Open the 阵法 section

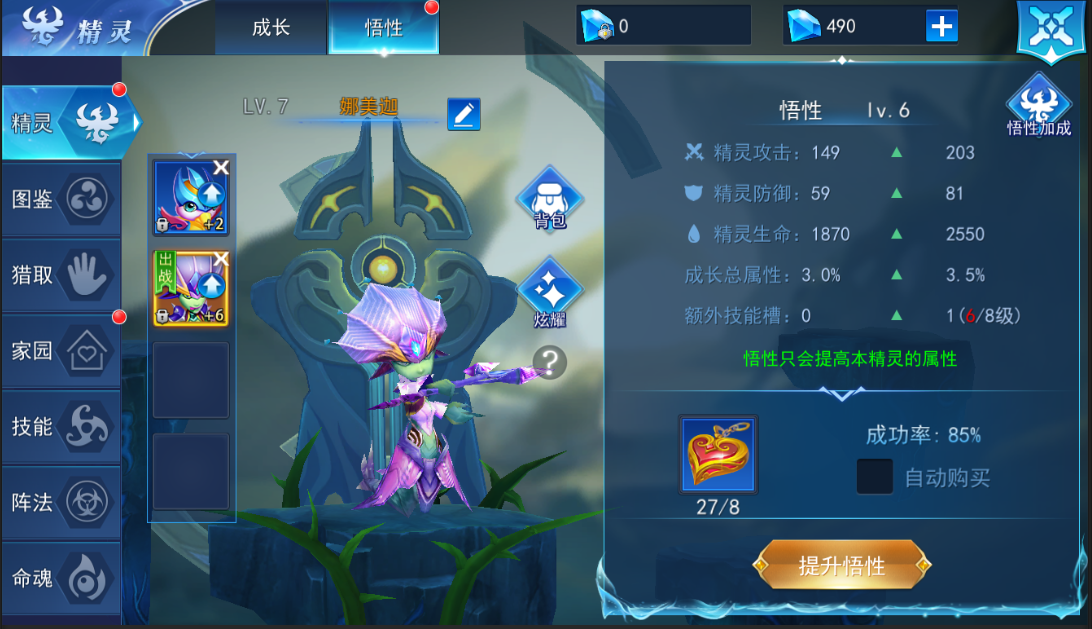coord(62,502)
